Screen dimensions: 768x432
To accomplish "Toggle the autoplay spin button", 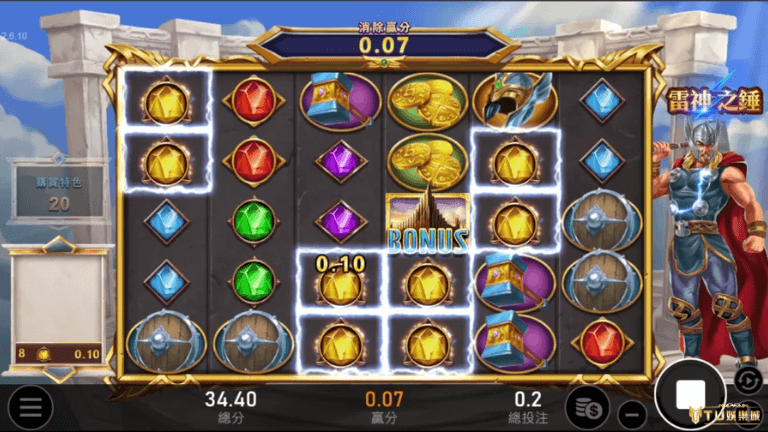I will coord(747,379).
